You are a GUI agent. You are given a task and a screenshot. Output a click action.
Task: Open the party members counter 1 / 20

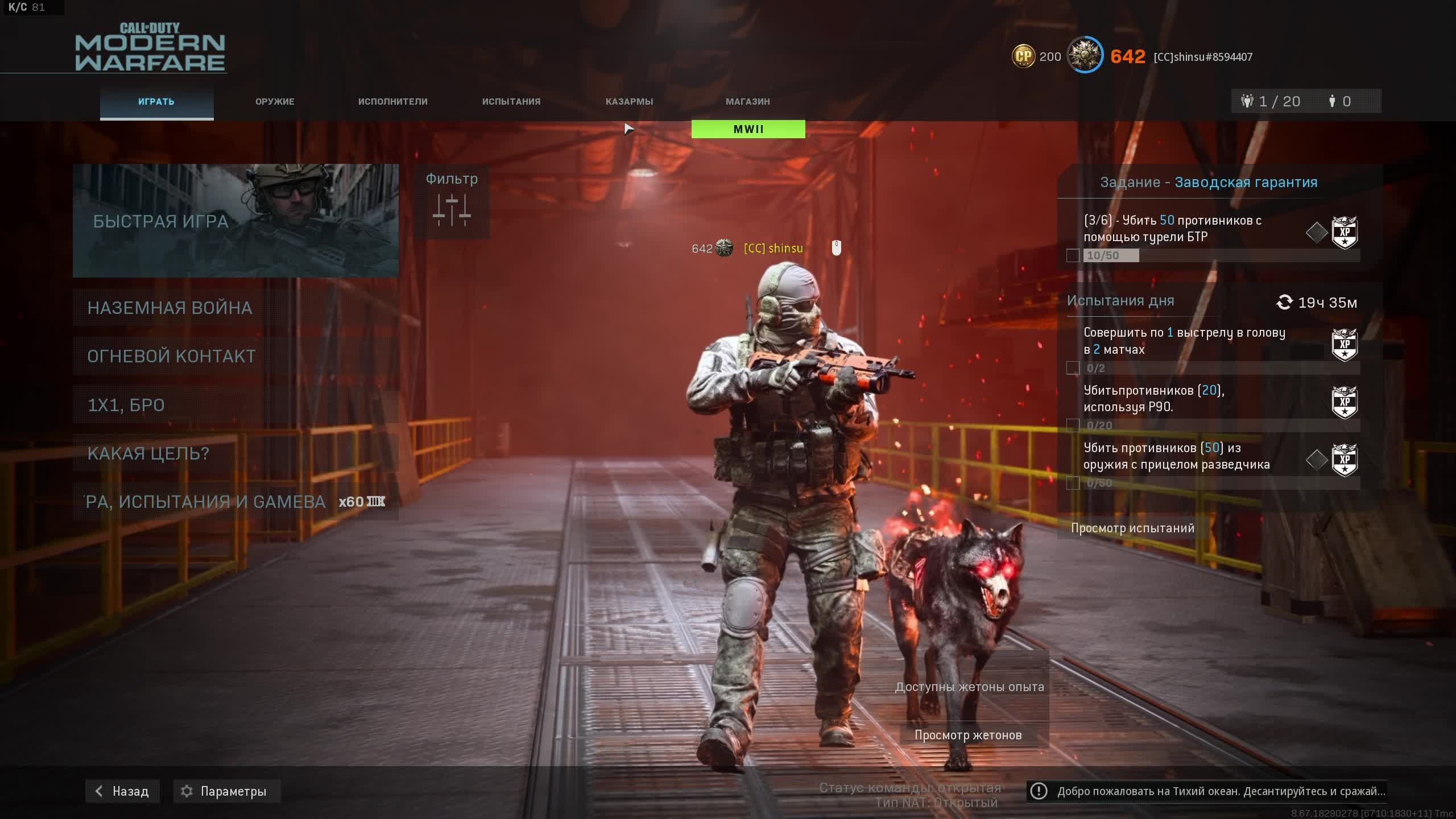click(x=1272, y=101)
